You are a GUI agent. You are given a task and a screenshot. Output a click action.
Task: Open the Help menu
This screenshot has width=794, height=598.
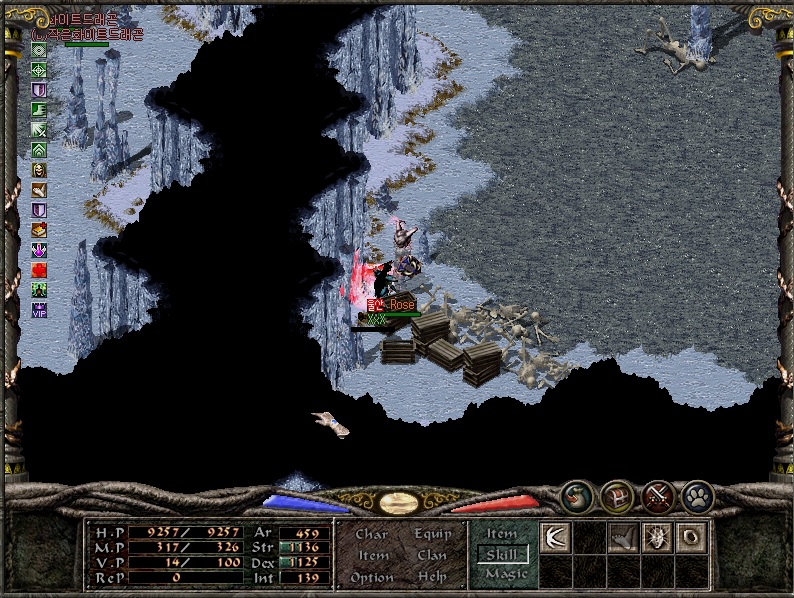click(432, 577)
